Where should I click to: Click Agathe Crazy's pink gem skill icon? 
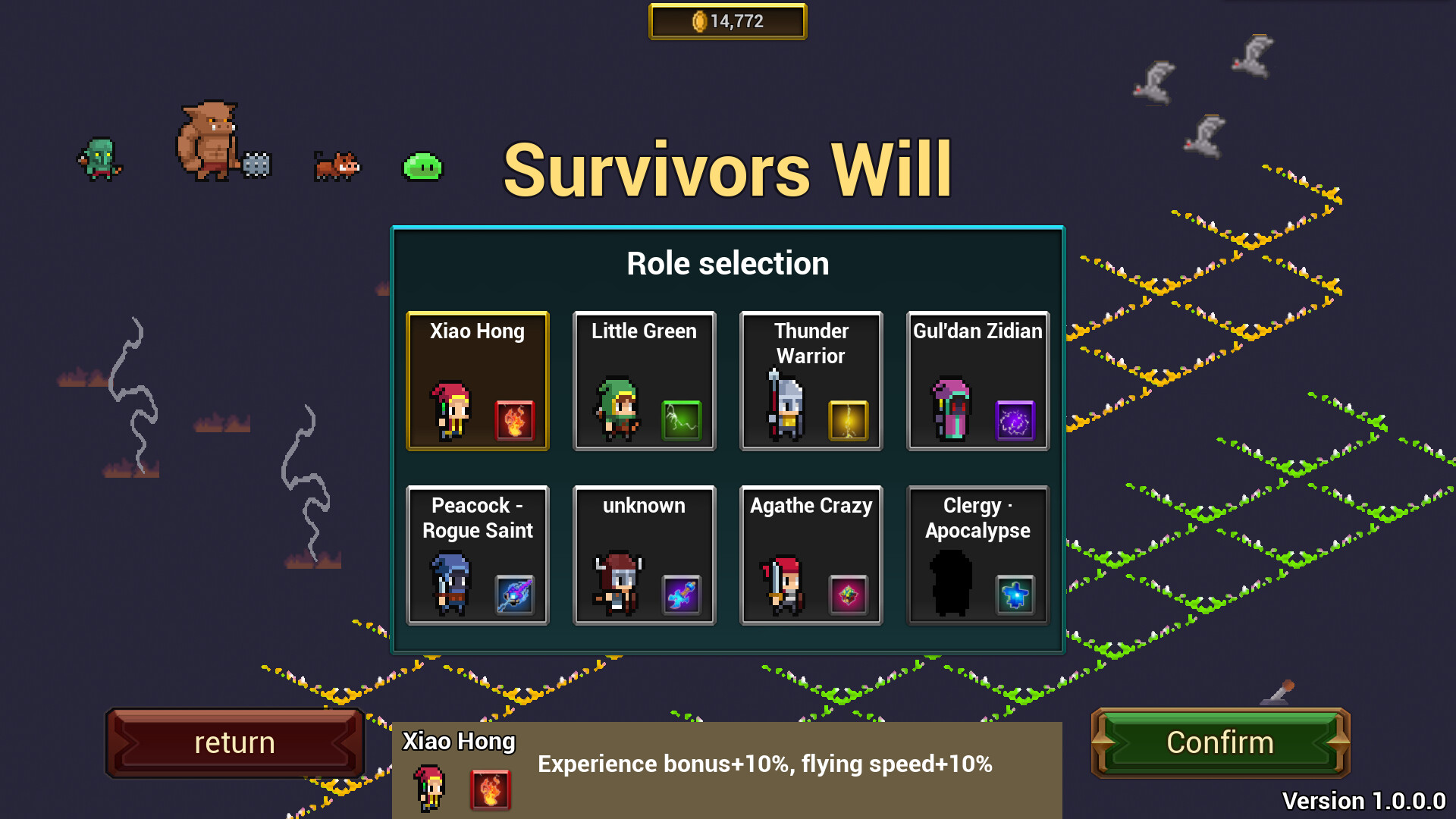(x=847, y=594)
